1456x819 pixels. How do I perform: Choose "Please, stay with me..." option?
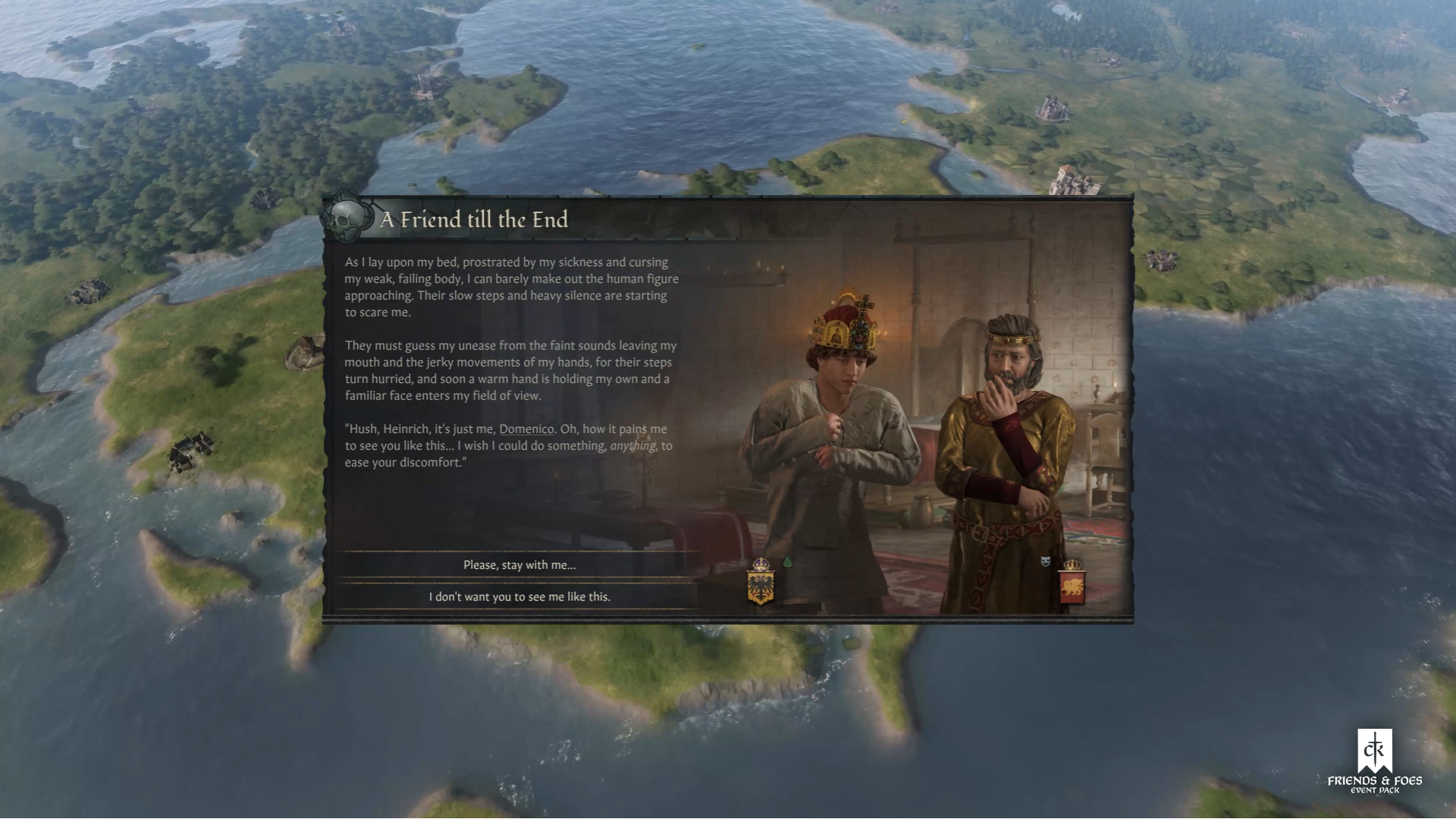(519, 565)
